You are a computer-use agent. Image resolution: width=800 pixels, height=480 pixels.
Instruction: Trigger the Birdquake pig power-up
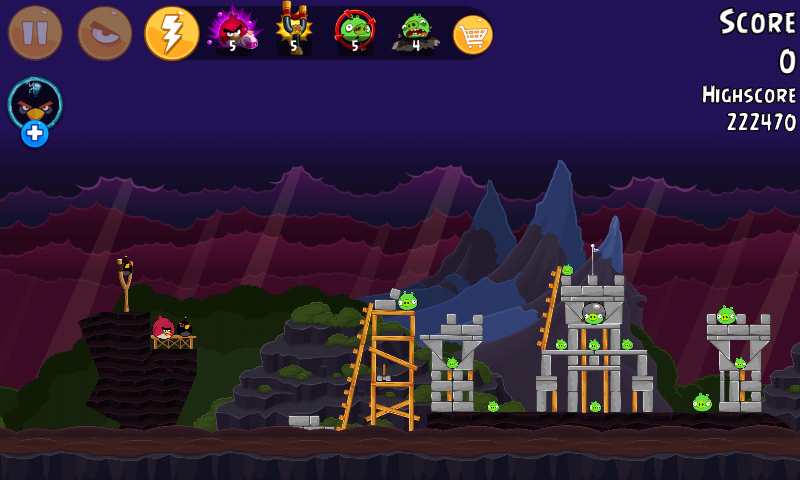pos(415,32)
